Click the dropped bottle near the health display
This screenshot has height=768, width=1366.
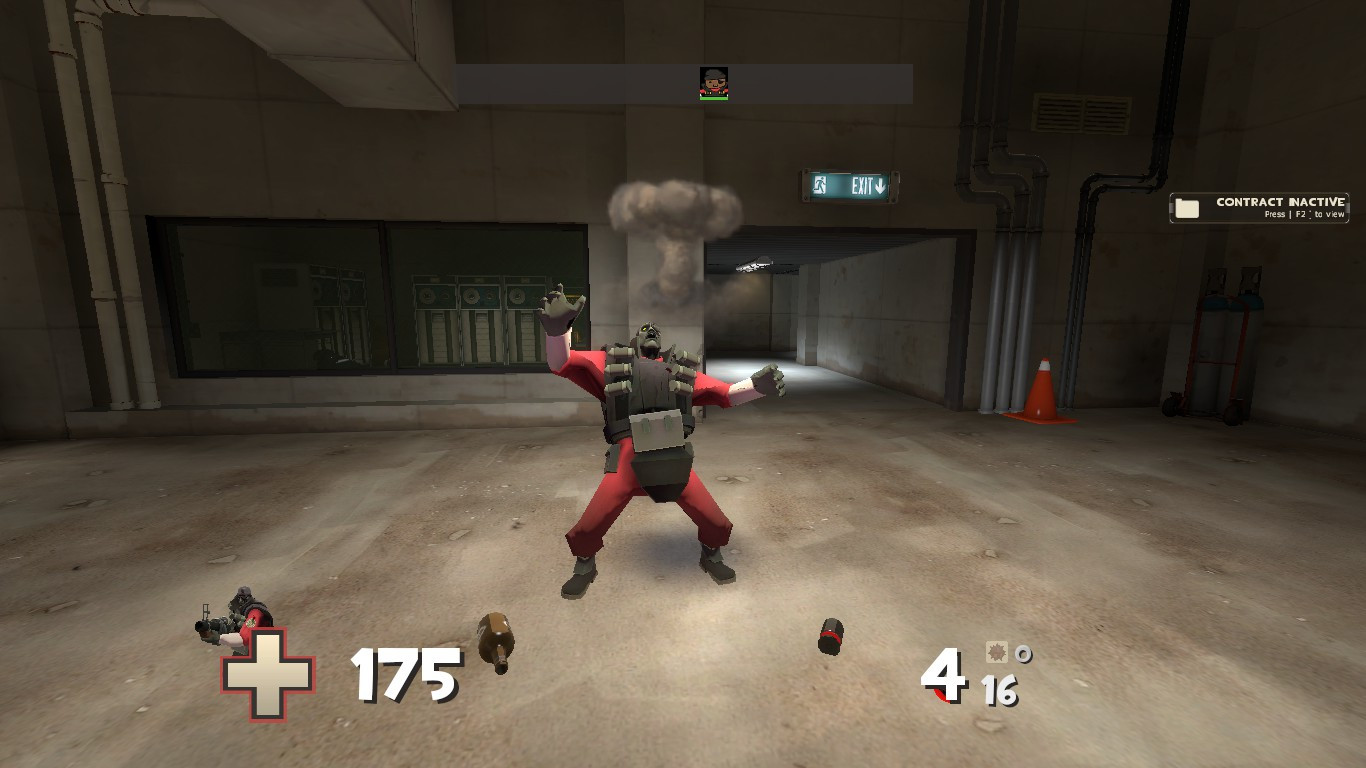point(495,640)
